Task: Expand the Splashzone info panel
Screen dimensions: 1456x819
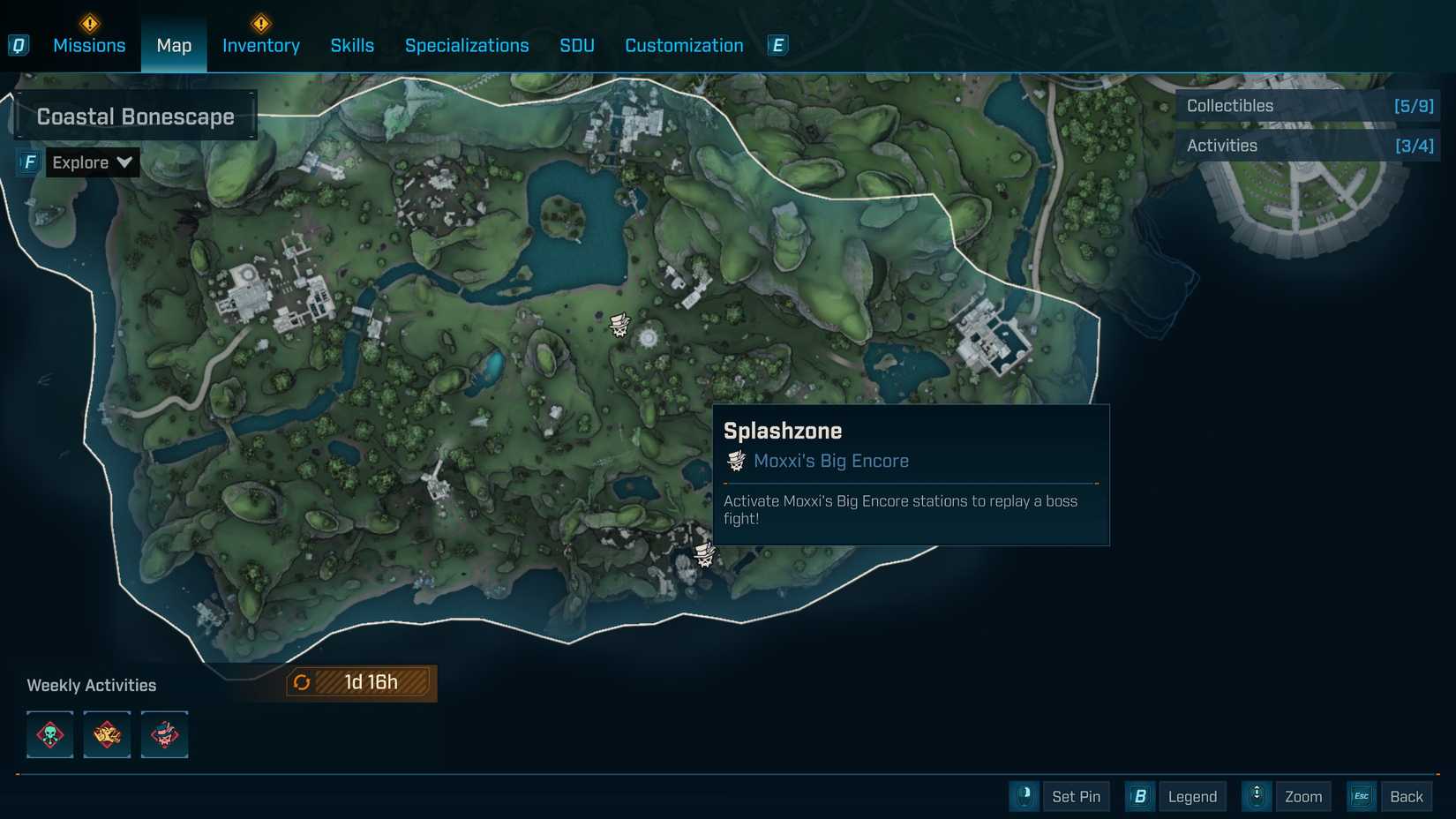Action: pos(909,475)
